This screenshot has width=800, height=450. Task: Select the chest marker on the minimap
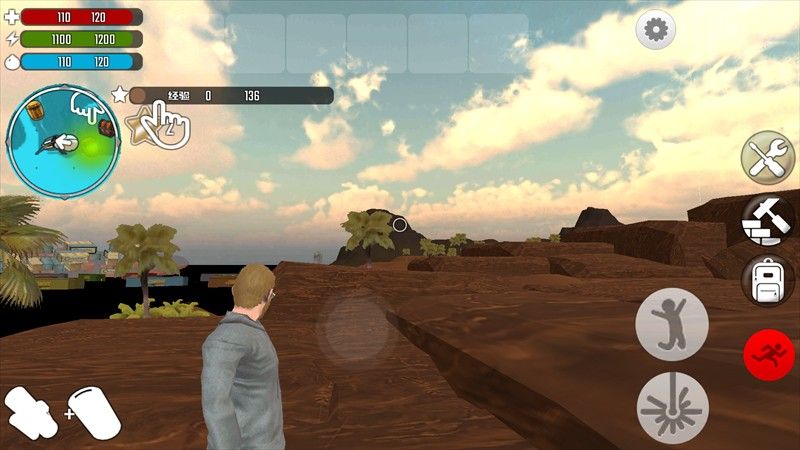105,127
